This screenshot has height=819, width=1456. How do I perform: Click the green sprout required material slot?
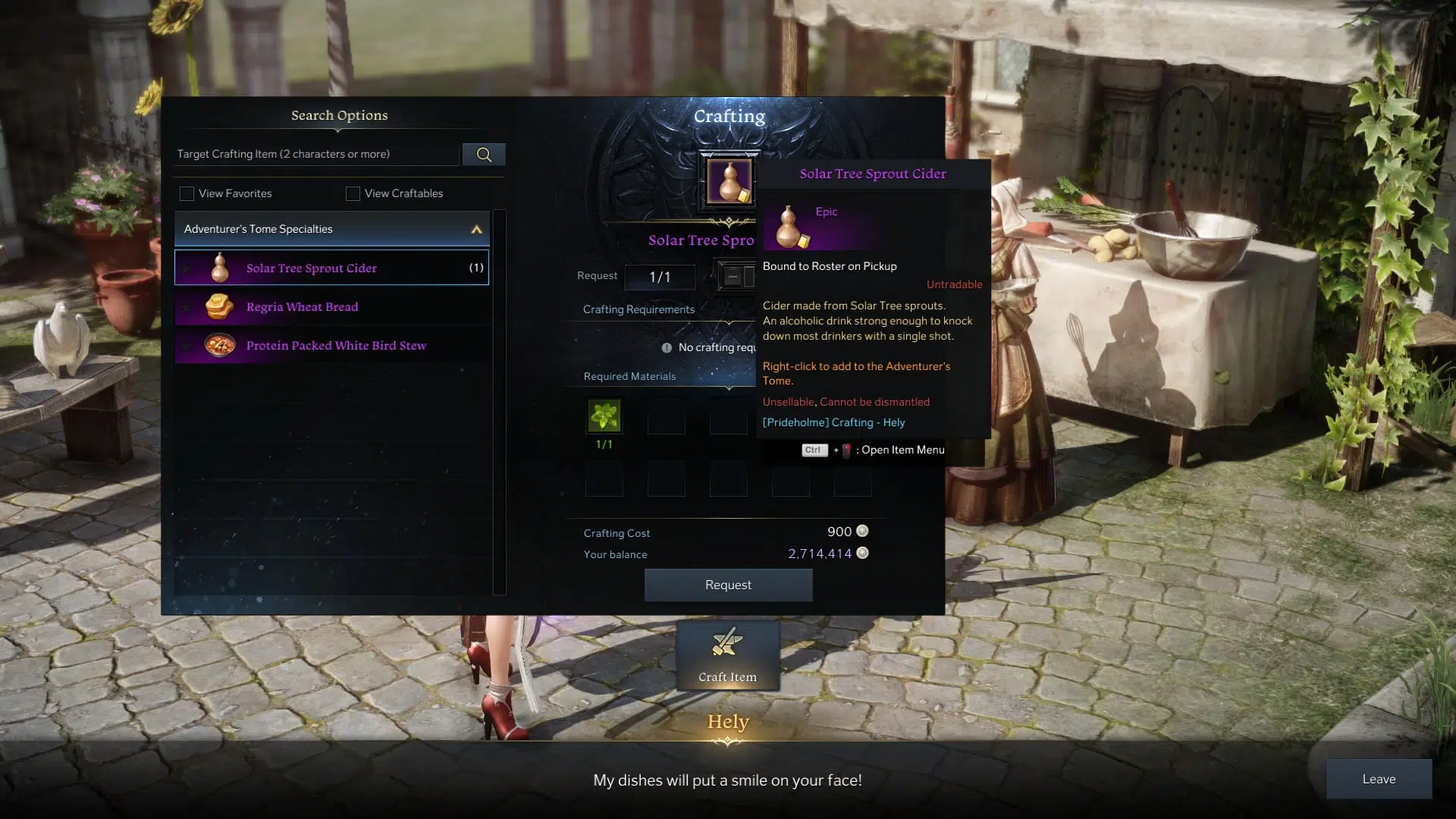tap(604, 416)
